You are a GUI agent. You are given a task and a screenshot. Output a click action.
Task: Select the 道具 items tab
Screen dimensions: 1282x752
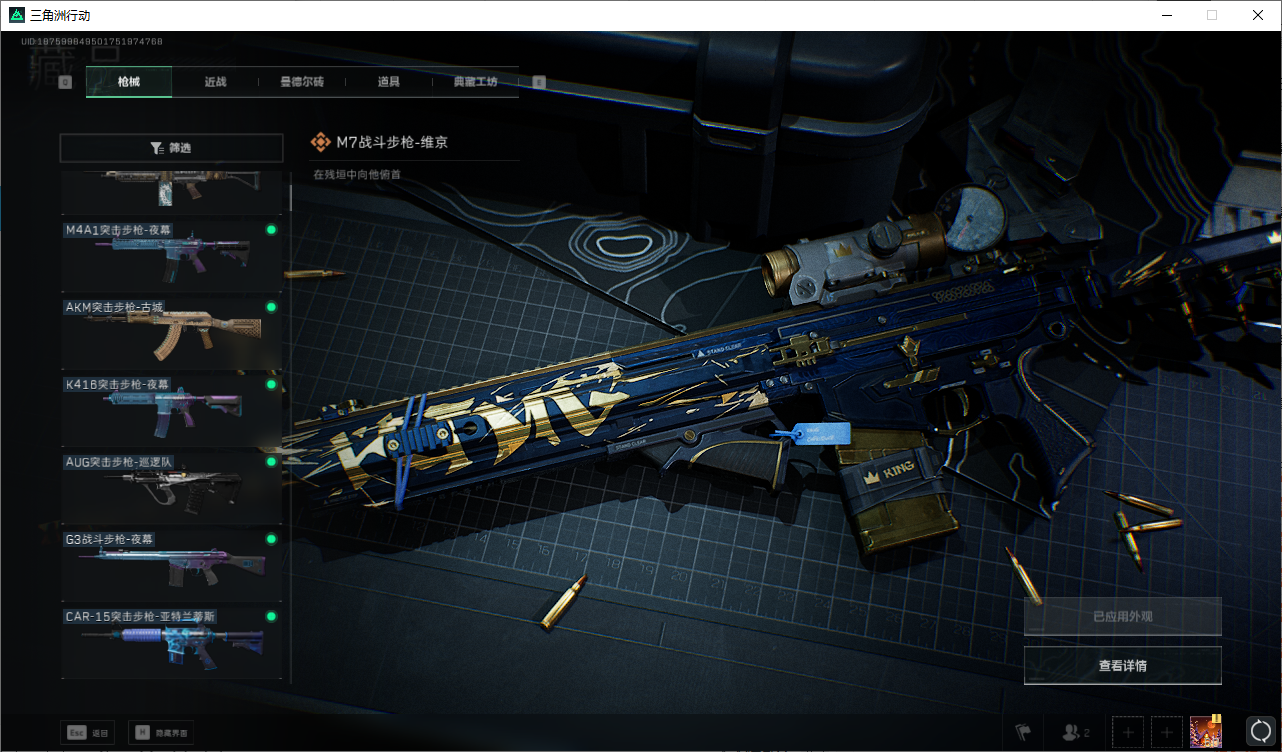[x=388, y=82]
